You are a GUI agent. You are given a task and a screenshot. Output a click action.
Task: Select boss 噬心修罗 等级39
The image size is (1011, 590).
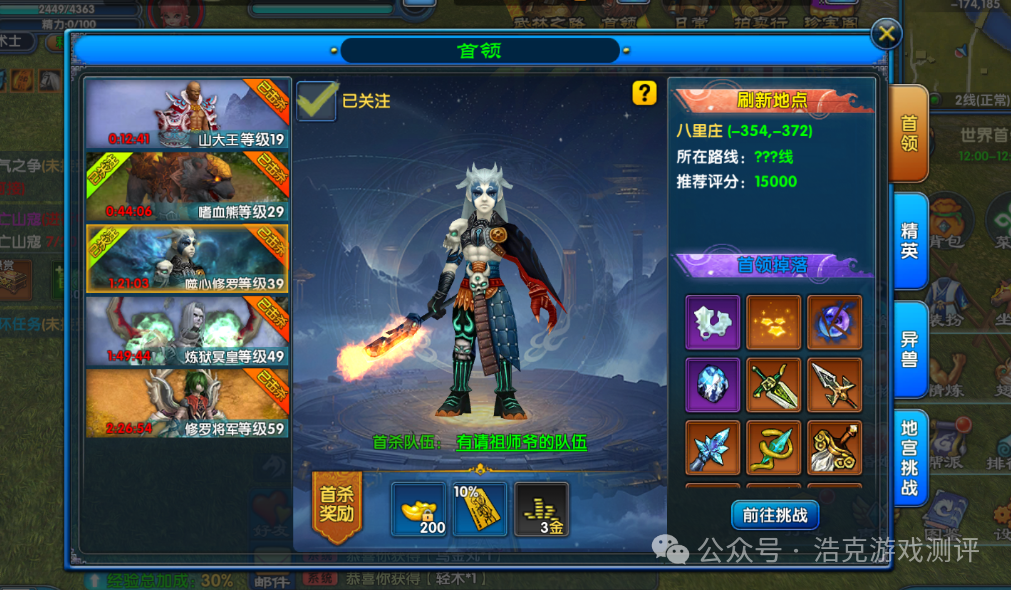187,258
